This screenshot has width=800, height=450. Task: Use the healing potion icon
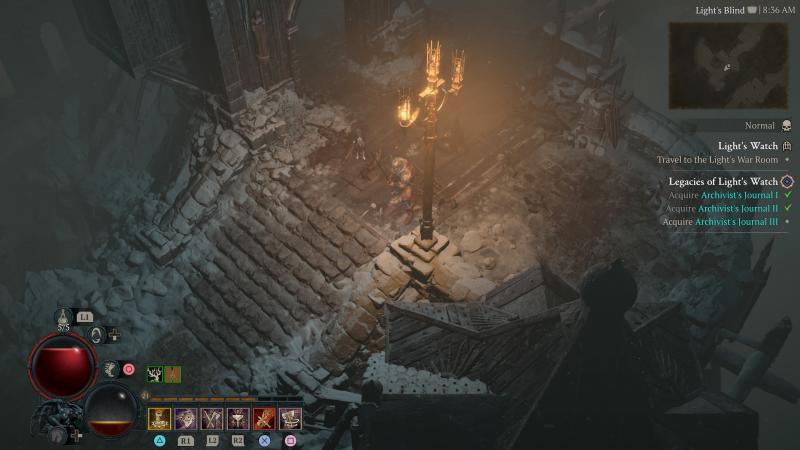tap(63, 318)
